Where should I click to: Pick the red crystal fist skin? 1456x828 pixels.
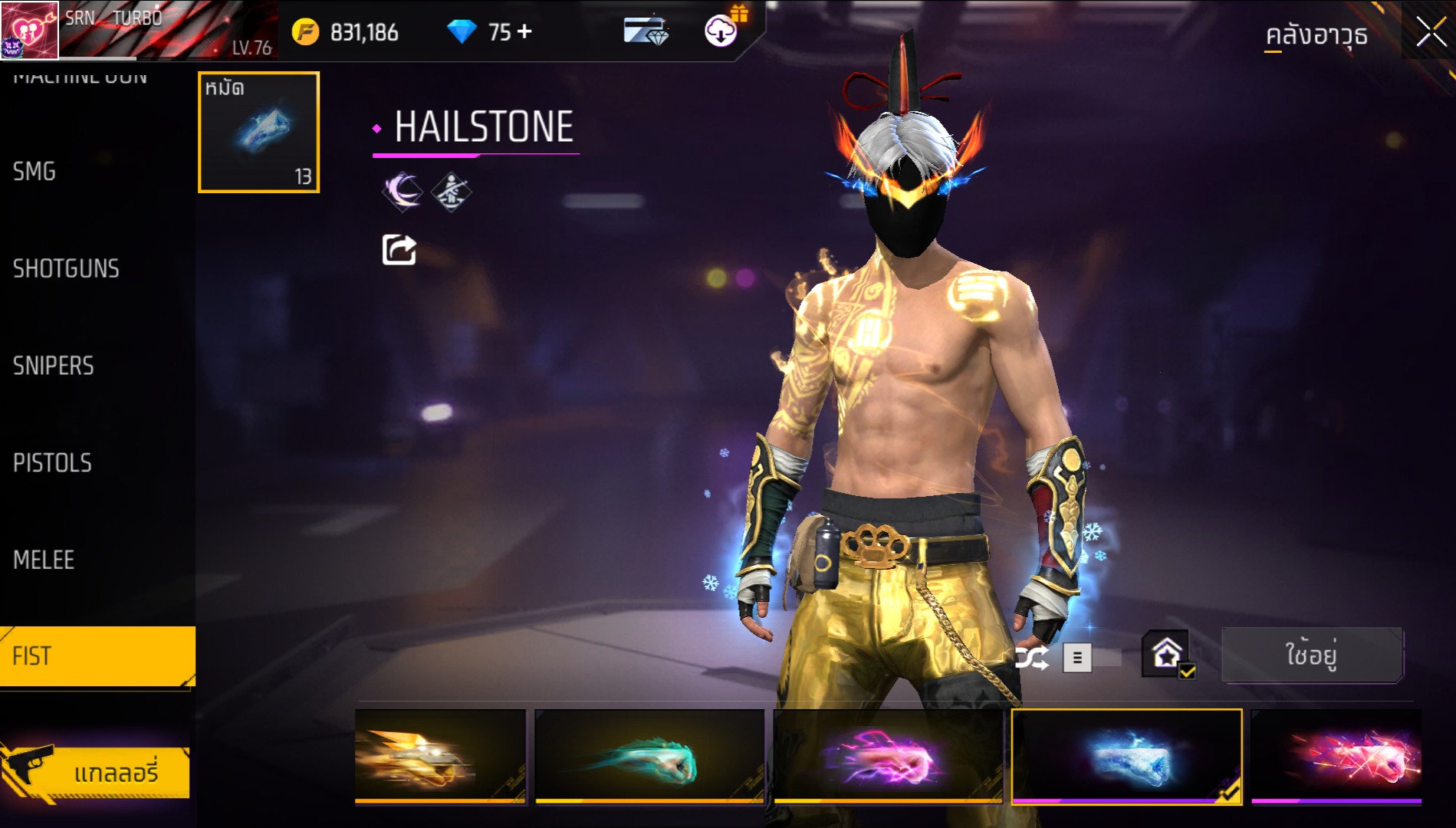(x=1336, y=756)
